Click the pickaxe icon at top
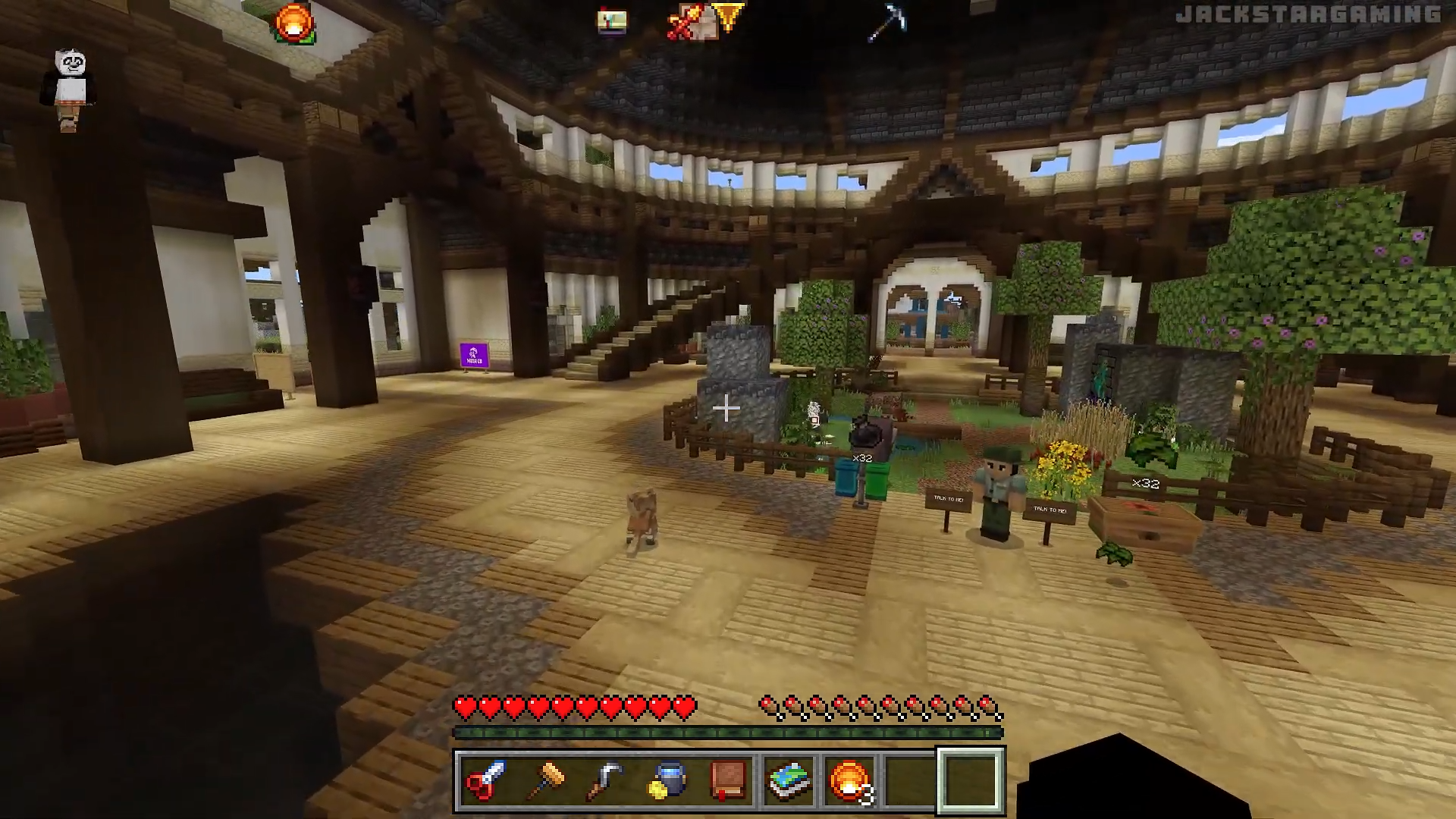Image resolution: width=1456 pixels, height=819 pixels. pos(887,22)
